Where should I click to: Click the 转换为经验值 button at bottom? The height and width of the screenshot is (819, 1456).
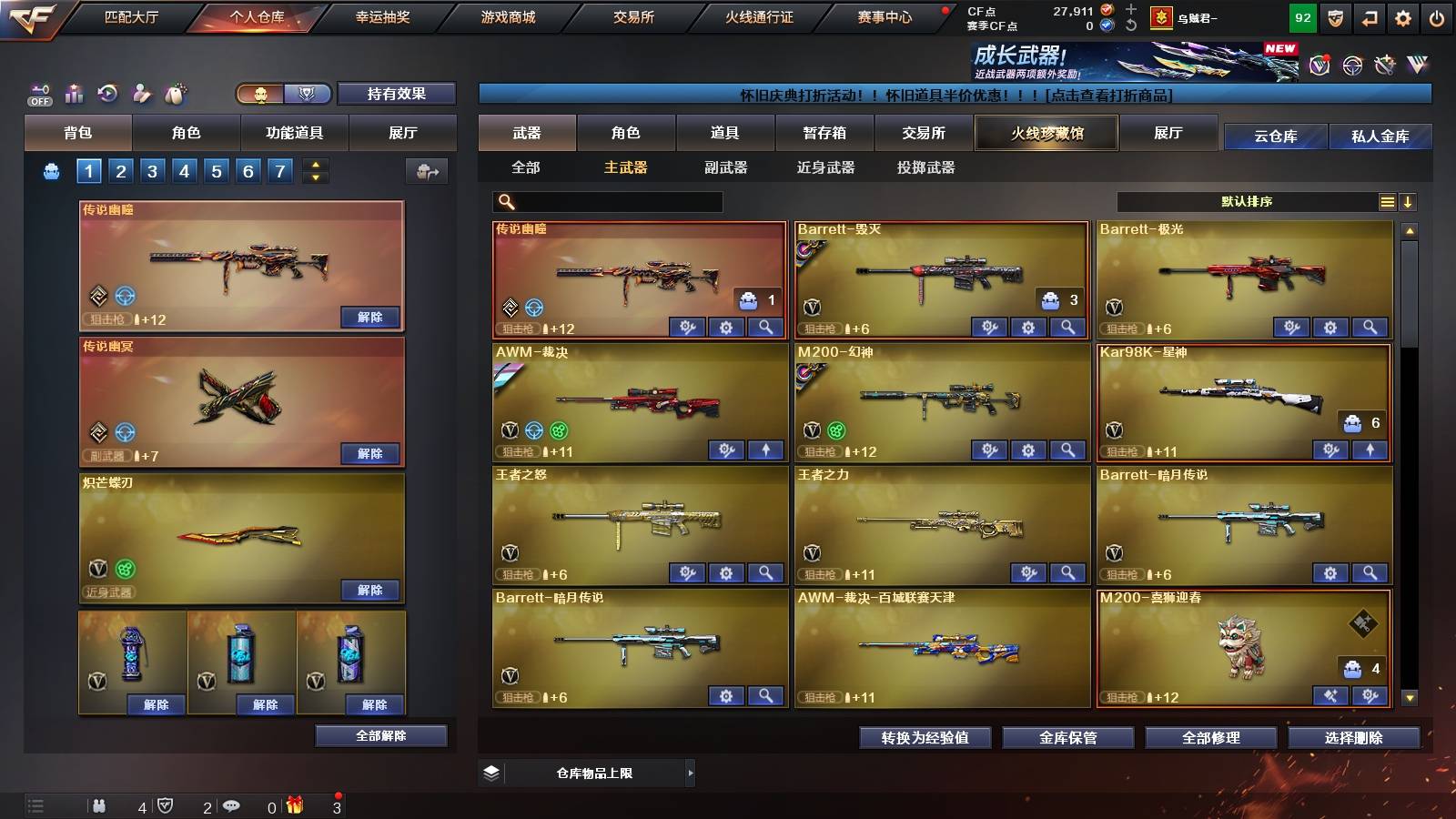point(925,738)
